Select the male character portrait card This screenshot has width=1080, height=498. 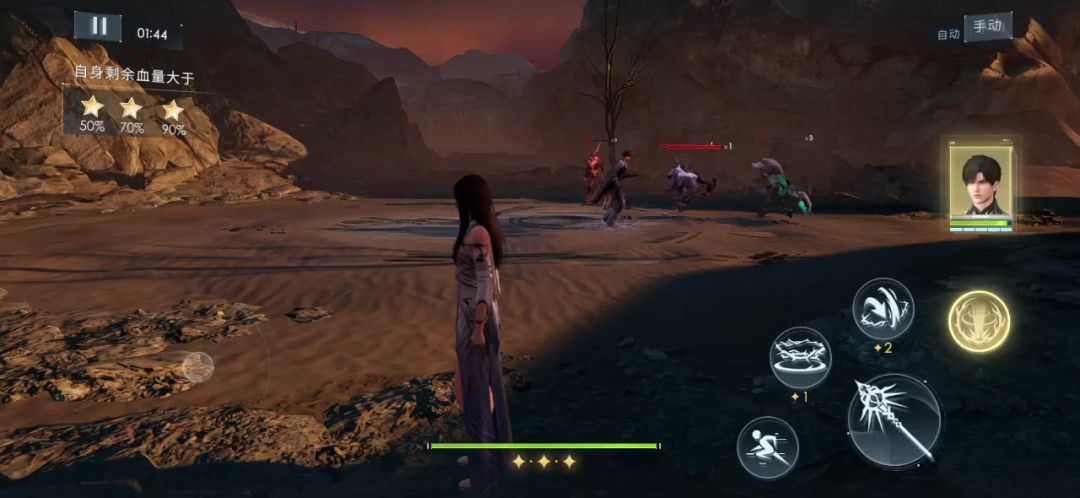click(981, 186)
